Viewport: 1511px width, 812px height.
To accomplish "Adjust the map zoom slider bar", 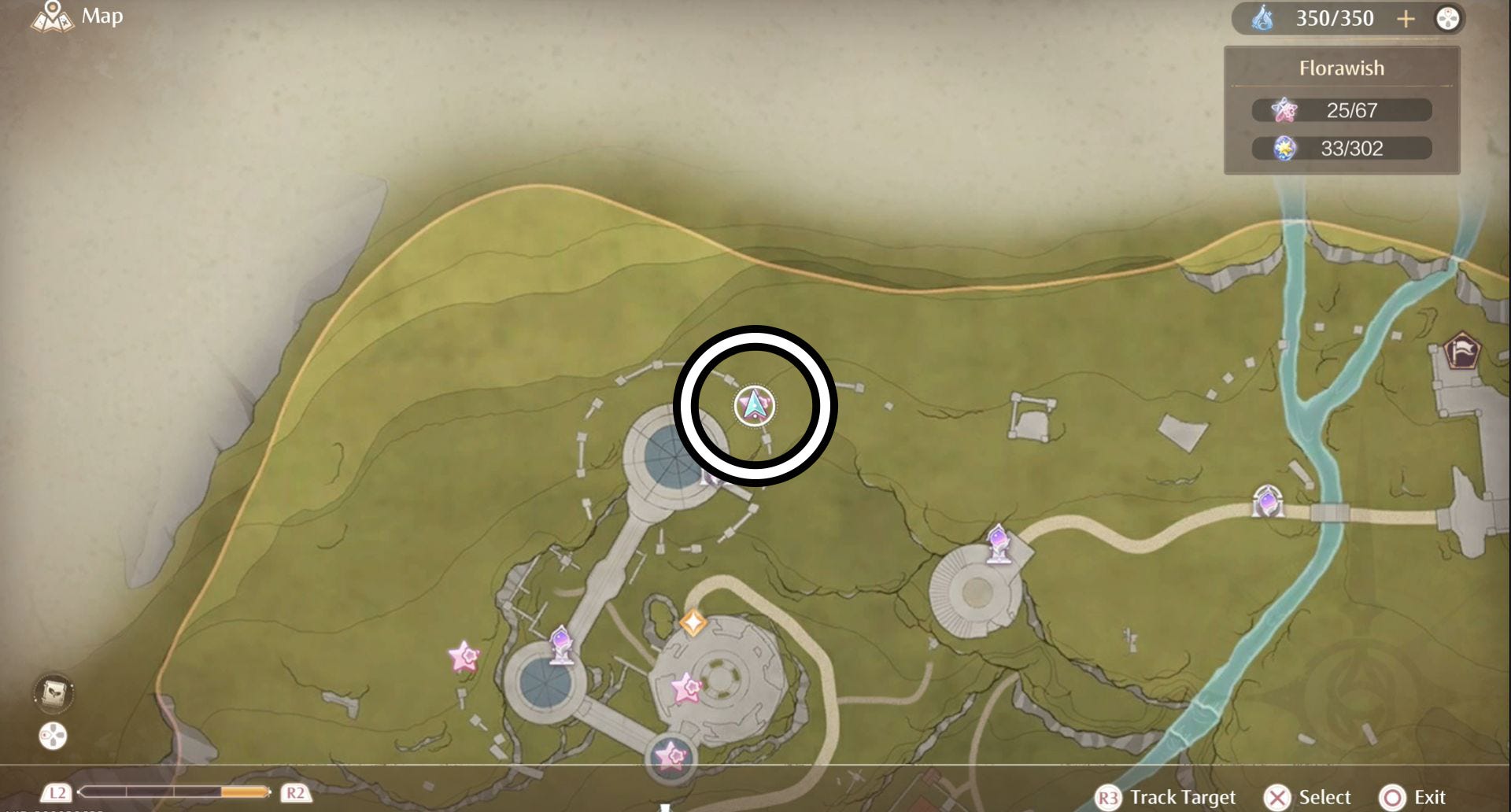I will [175, 792].
